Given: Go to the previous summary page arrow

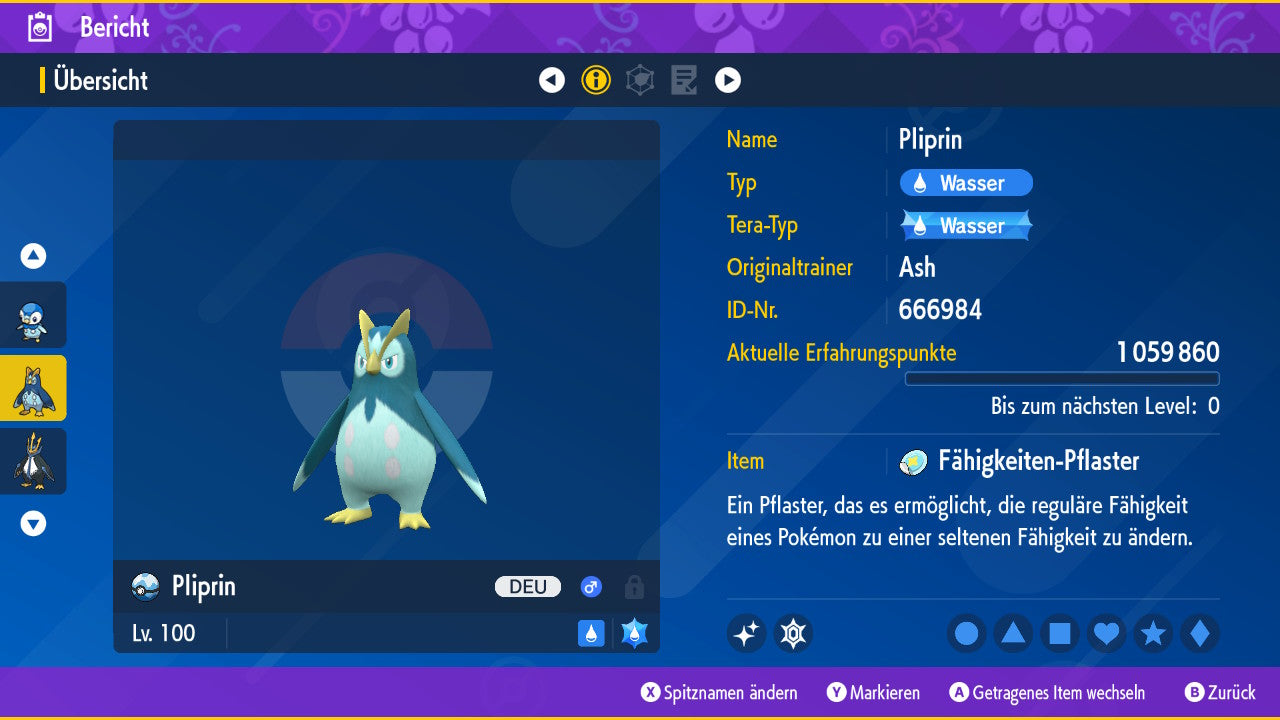Looking at the screenshot, I should click(x=552, y=80).
